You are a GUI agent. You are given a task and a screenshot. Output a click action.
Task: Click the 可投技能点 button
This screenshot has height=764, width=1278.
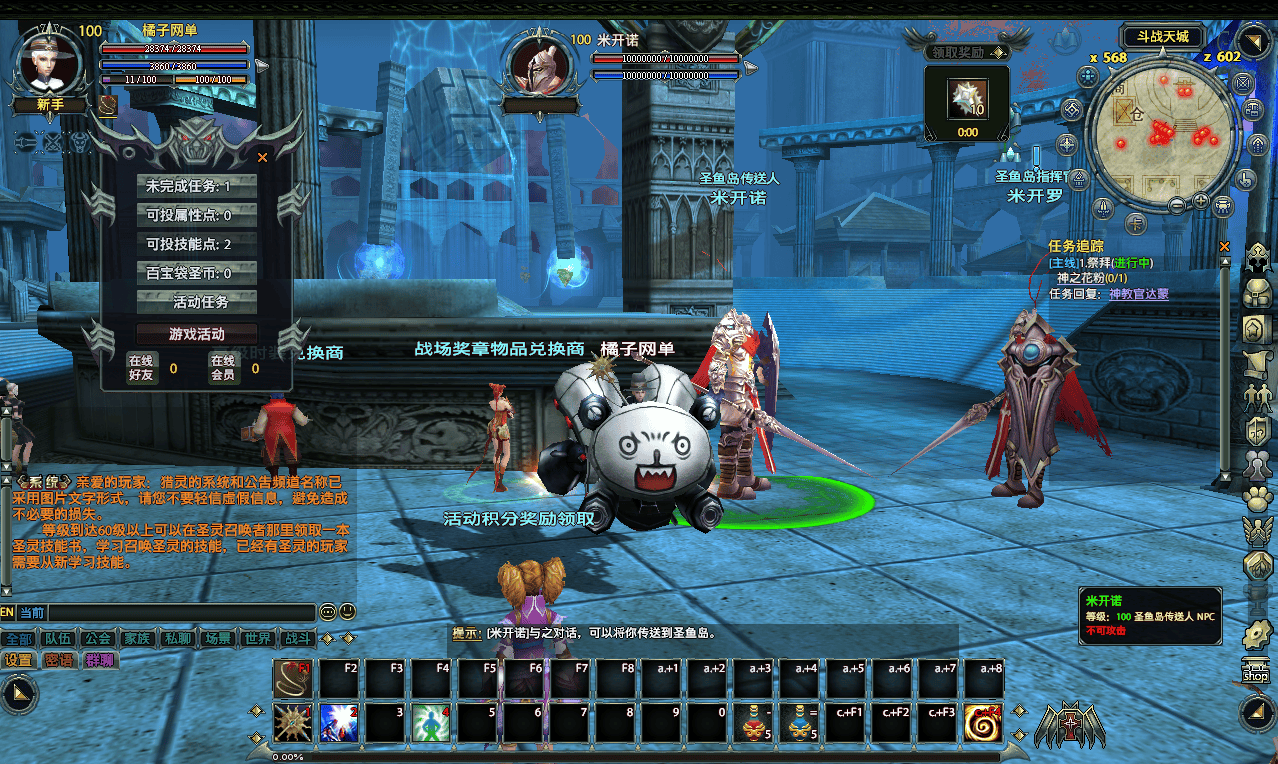coord(197,244)
